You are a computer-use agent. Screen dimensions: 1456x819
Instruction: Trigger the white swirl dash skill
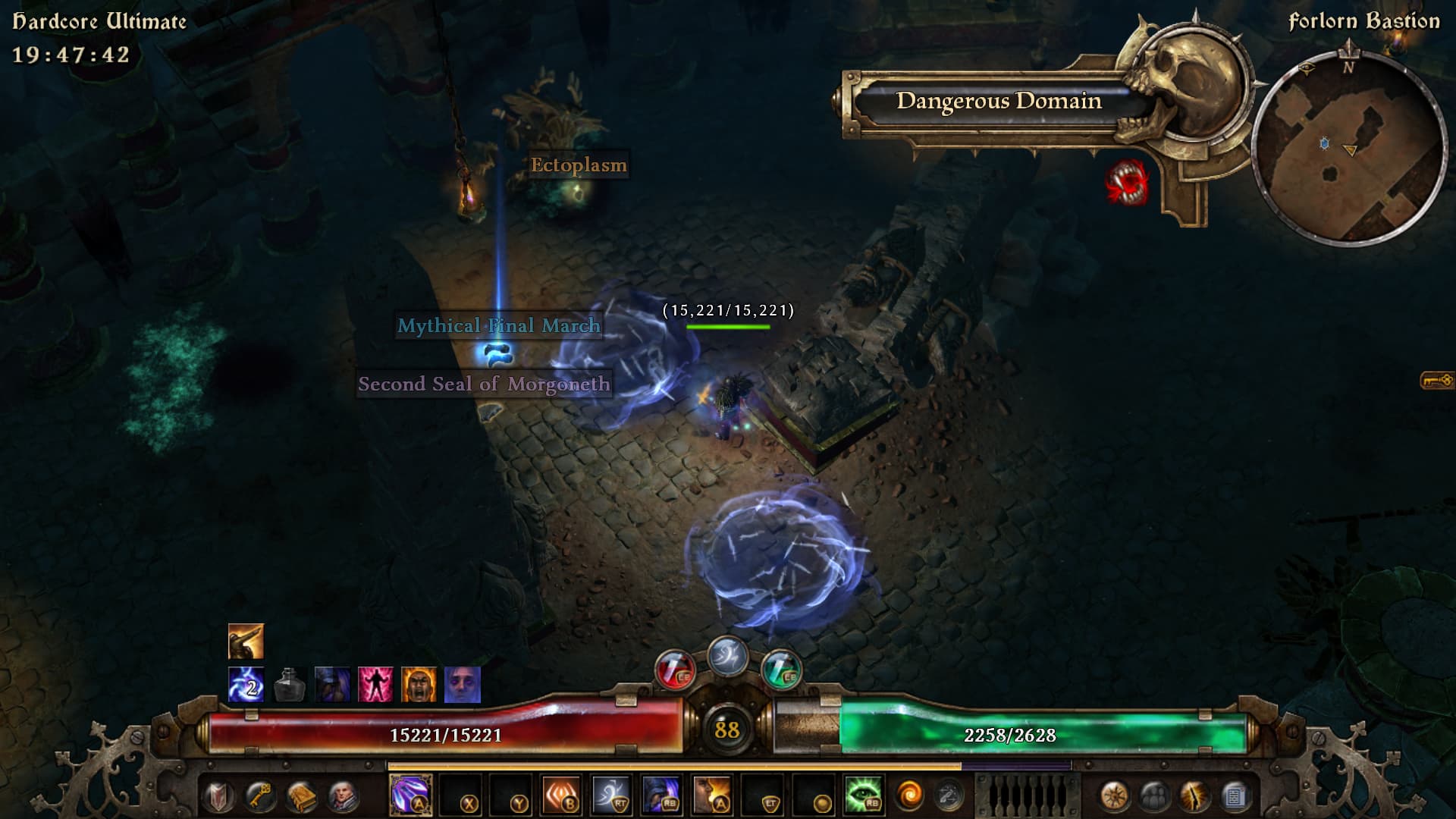(611, 795)
